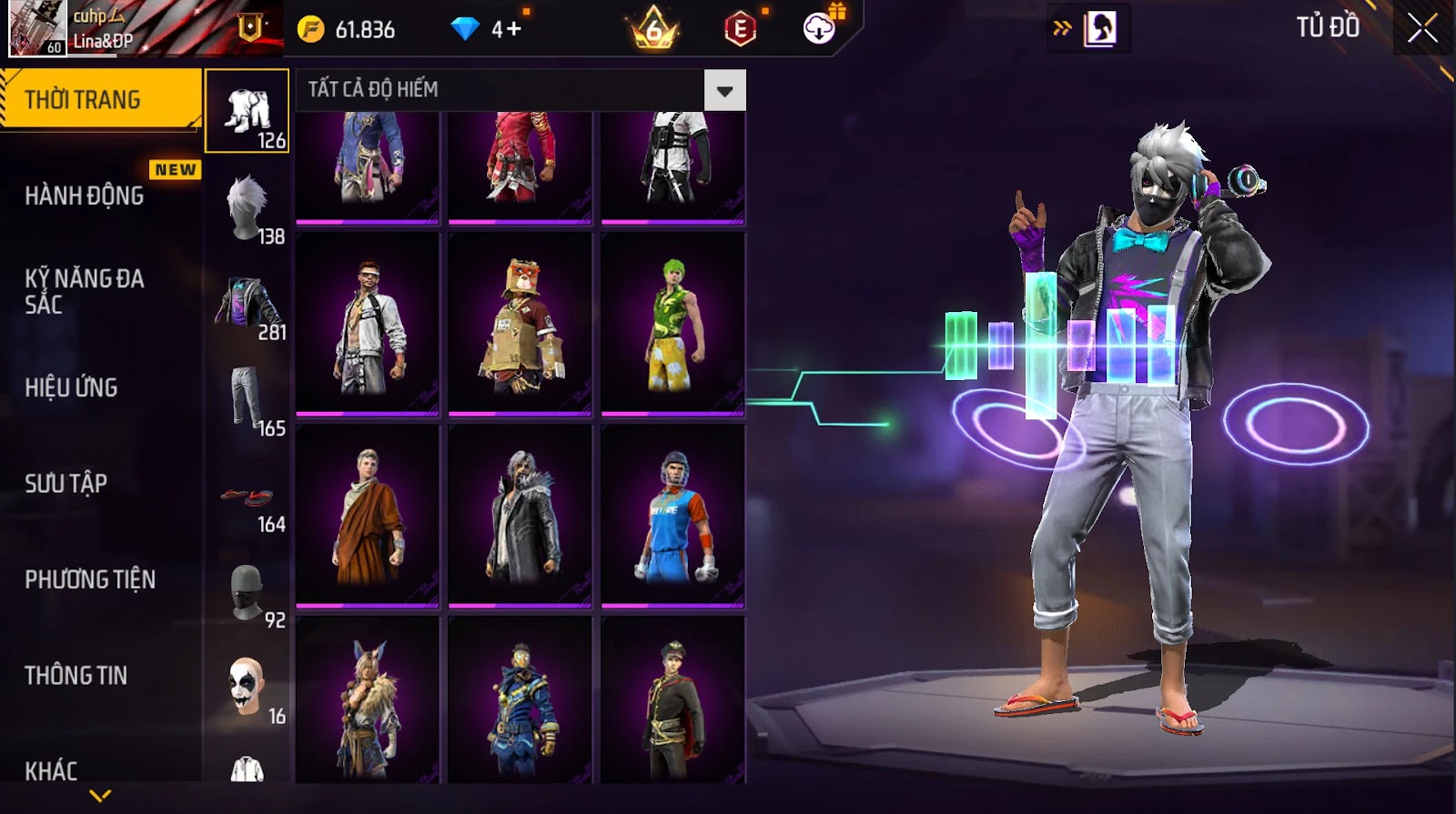
Task: Select the blue cricket jersey outfit
Action: point(672,517)
